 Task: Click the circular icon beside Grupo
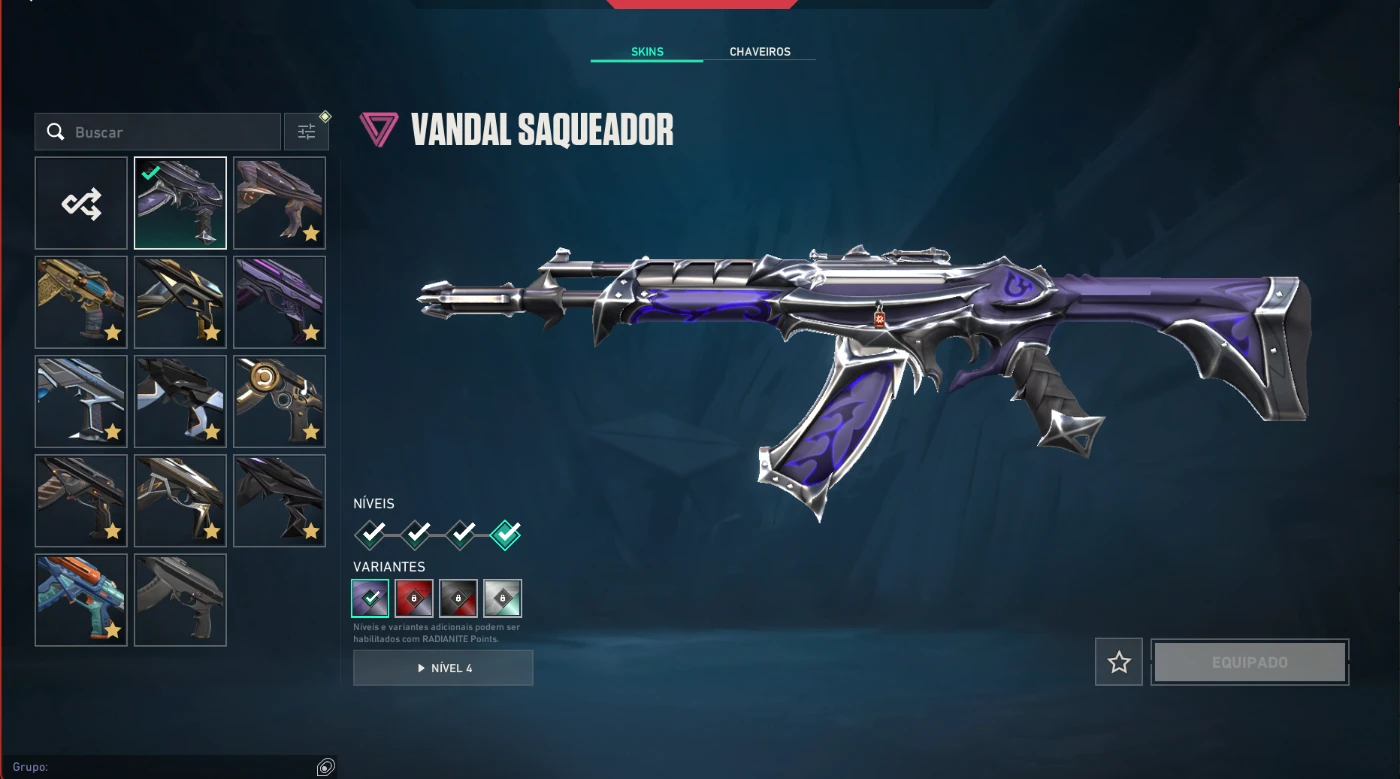(x=325, y=767)
